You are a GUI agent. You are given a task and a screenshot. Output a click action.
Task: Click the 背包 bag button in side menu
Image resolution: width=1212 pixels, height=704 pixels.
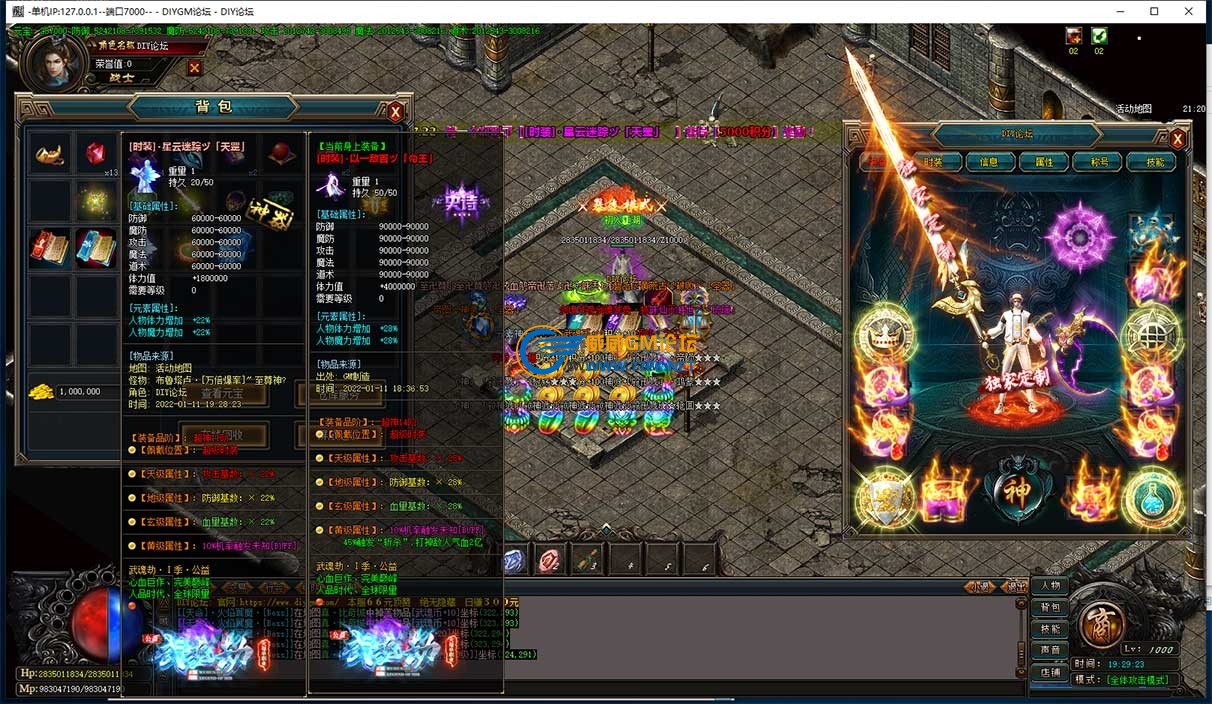(x=1050, y=608)
